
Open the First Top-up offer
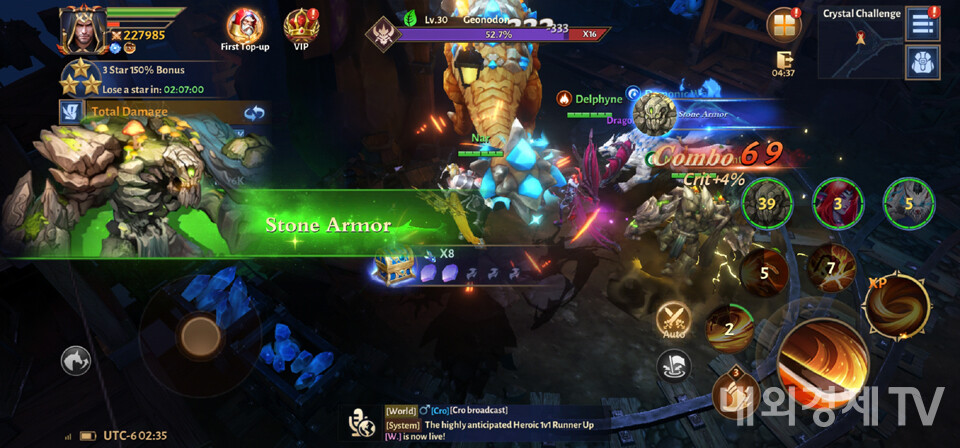(245, 24)
